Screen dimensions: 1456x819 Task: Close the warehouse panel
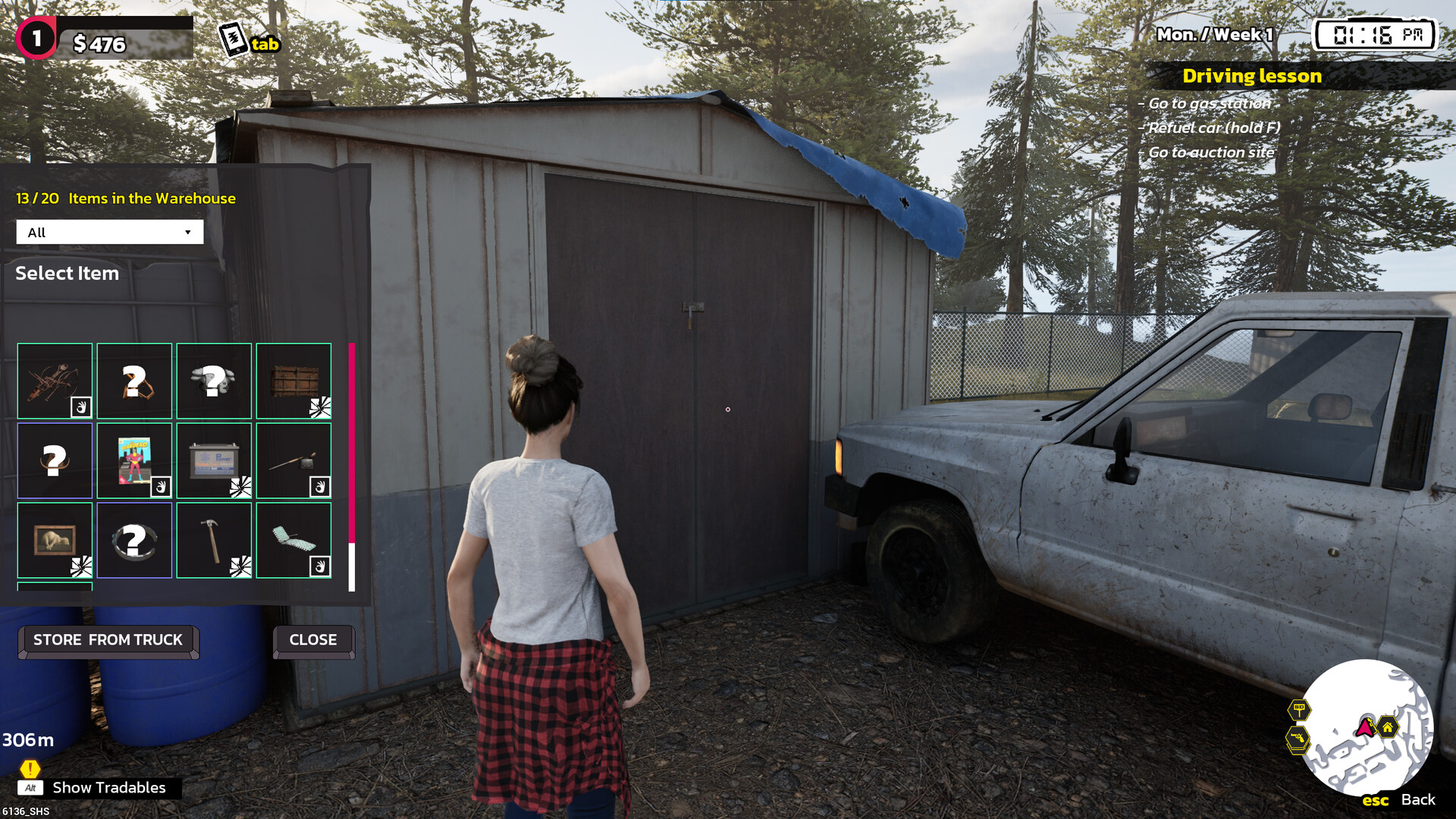pos(313,640)
